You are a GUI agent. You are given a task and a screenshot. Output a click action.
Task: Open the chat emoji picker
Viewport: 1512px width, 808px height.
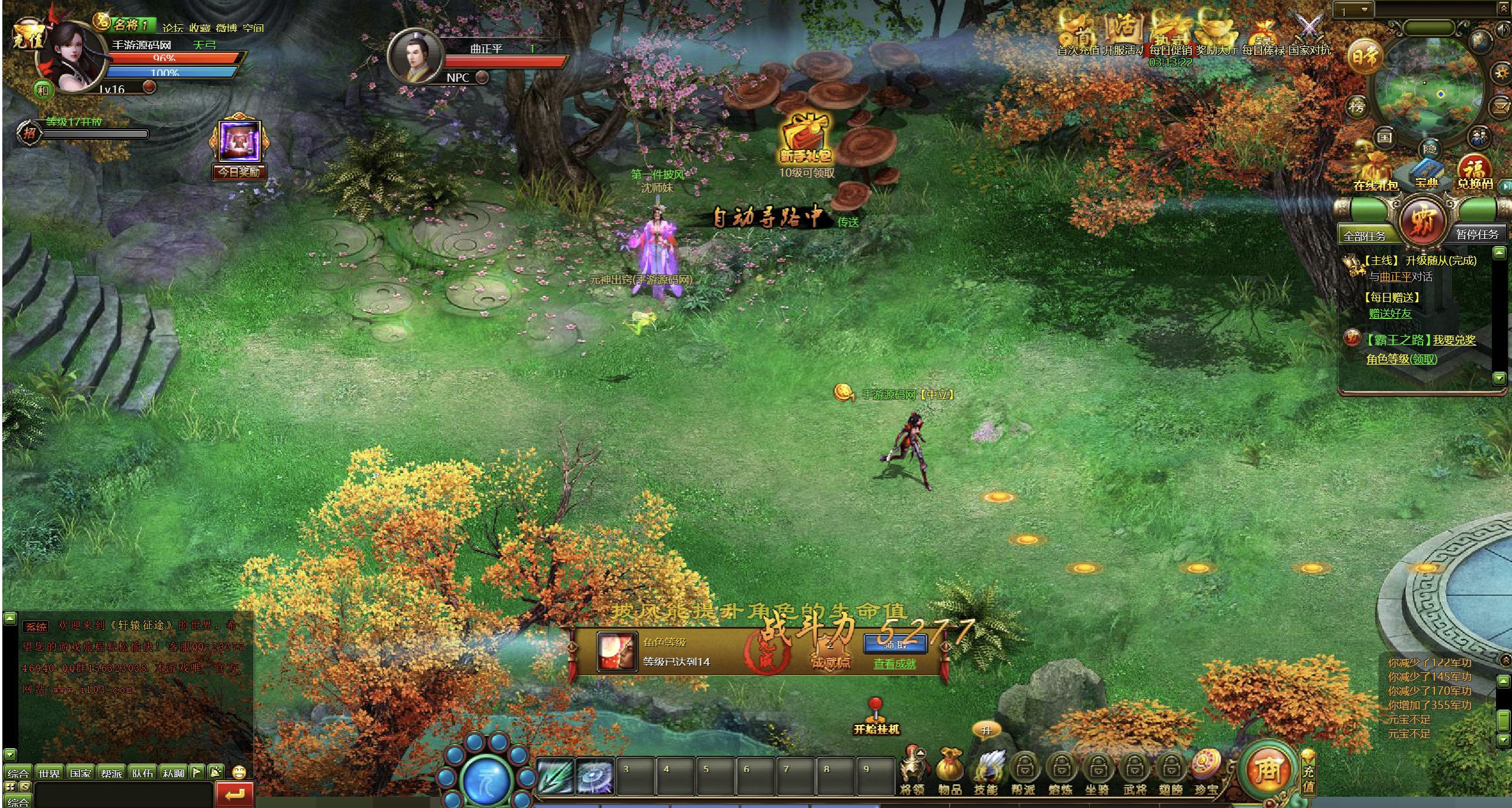[x=239, y=772]
